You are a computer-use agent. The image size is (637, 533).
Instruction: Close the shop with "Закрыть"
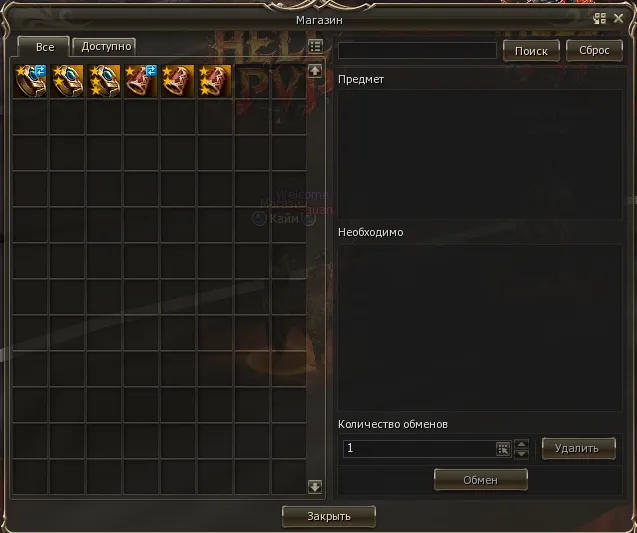[329, 516]
